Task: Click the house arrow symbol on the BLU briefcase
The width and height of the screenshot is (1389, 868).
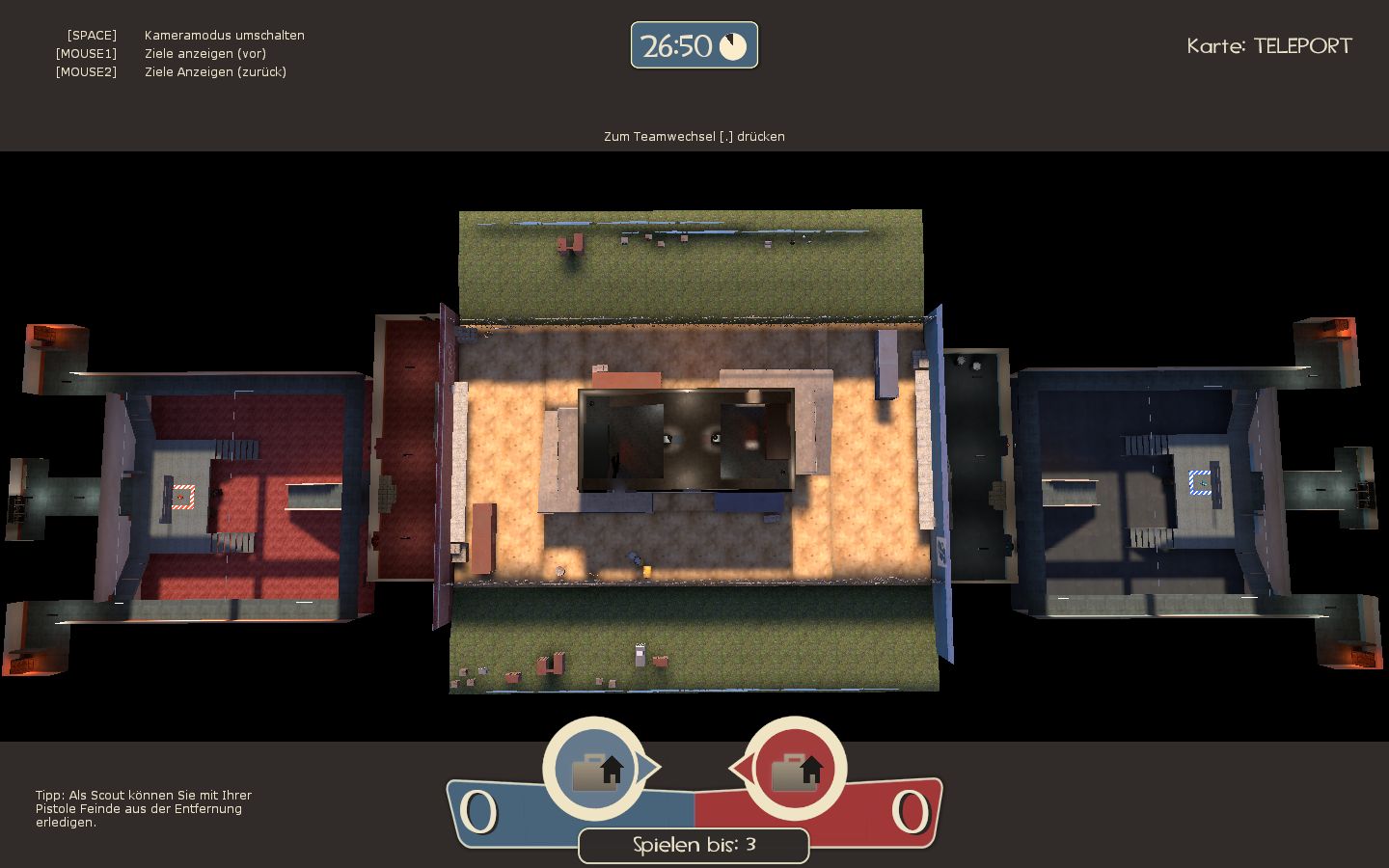Action: coord(613,769)
